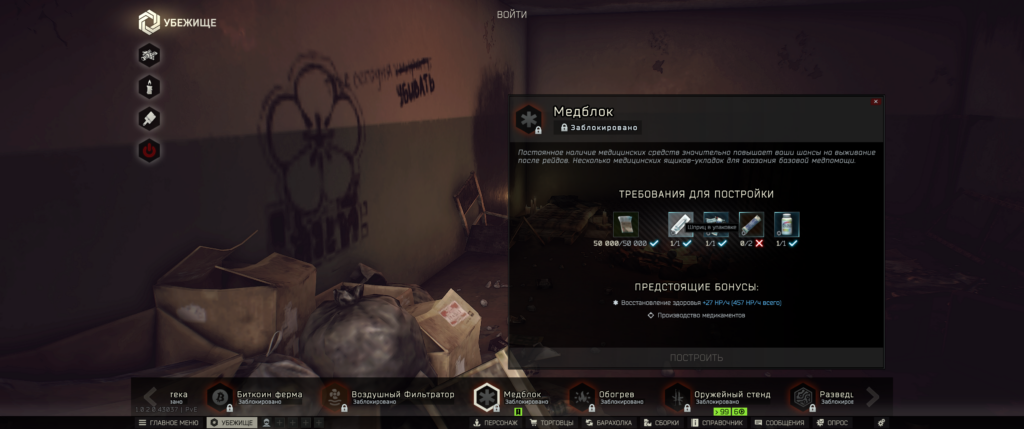1024x429 pixels.
Task: Open ГЛАВНОЕ МЕНЮ from the bottom bar
Action: [x=169, y=423]
